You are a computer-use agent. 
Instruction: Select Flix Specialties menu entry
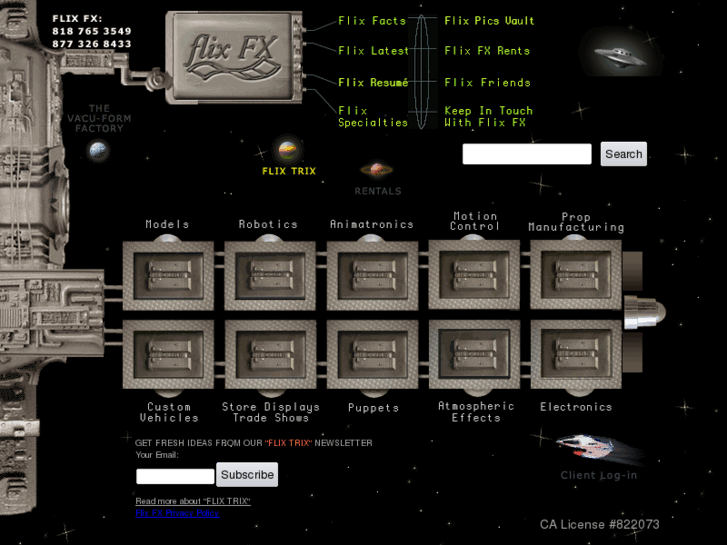[373, 117]
